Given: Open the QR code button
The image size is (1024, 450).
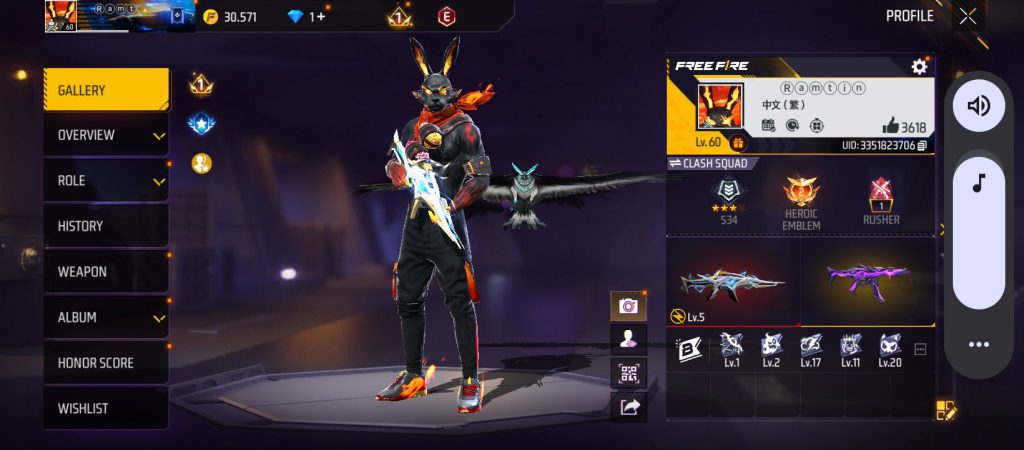Looking at the screenshot, I should (x=629, y=373).
